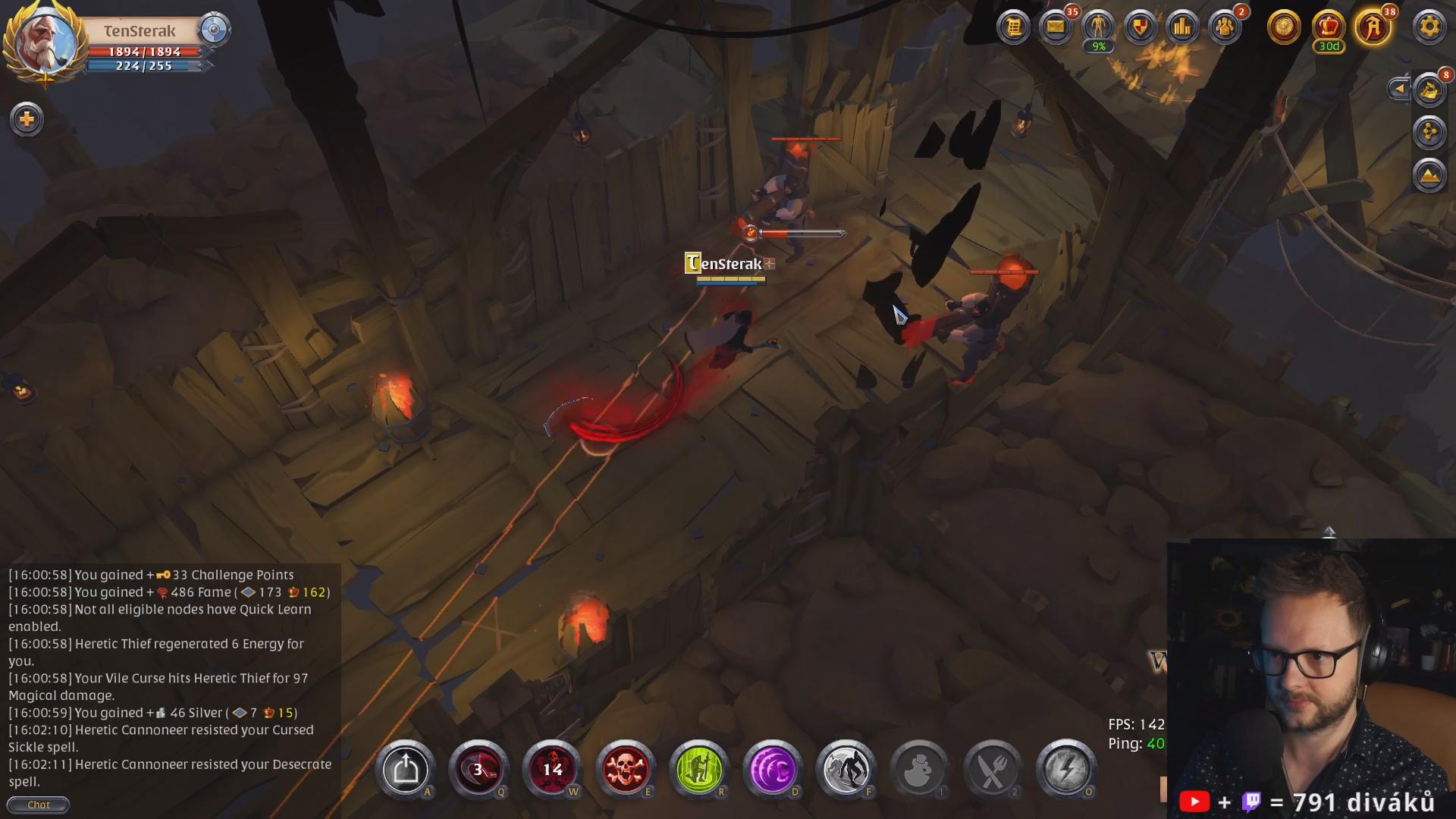Open the party group icon

pos(1225,28)
